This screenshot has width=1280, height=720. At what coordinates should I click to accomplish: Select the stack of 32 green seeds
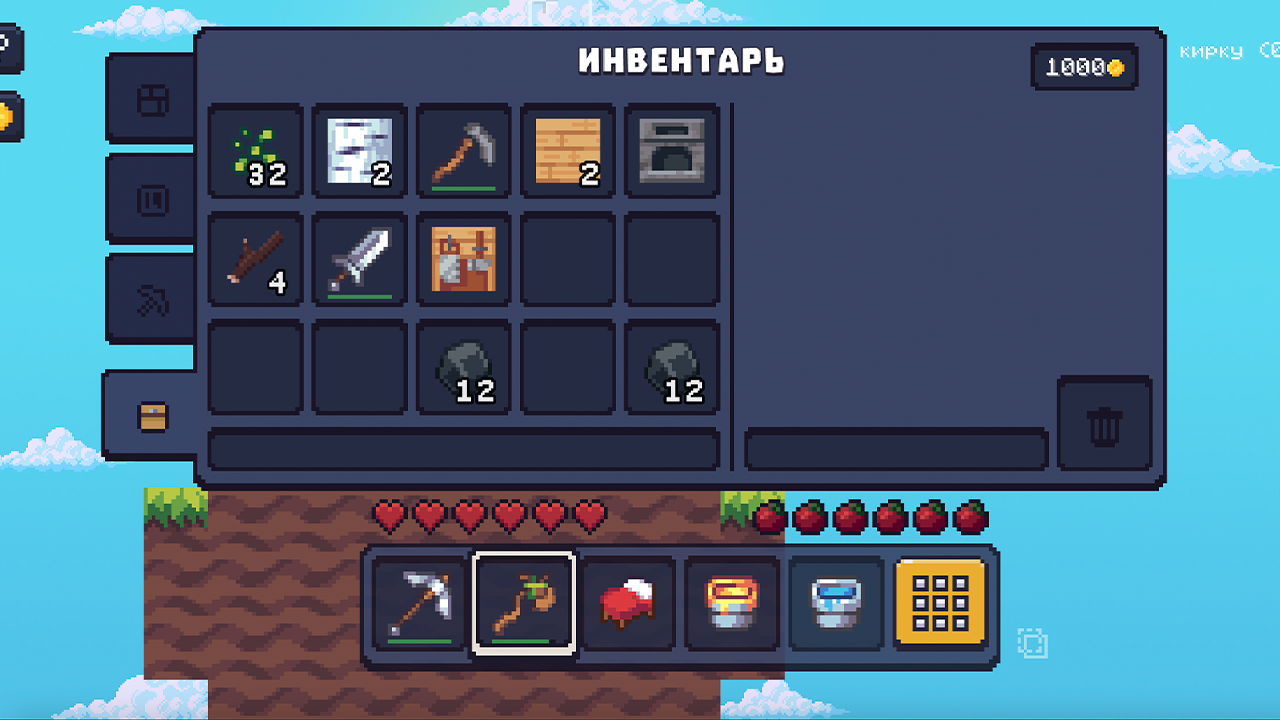[x=255, y=152]
